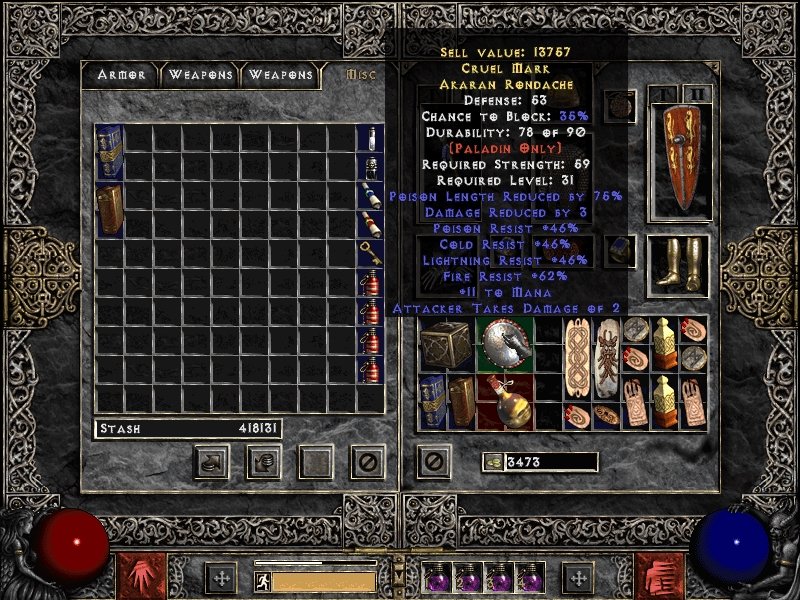The height and width of the screenshot is (600, 800).
Task: Select the Horadric Cube in inventory
Action: click(446, 345)
